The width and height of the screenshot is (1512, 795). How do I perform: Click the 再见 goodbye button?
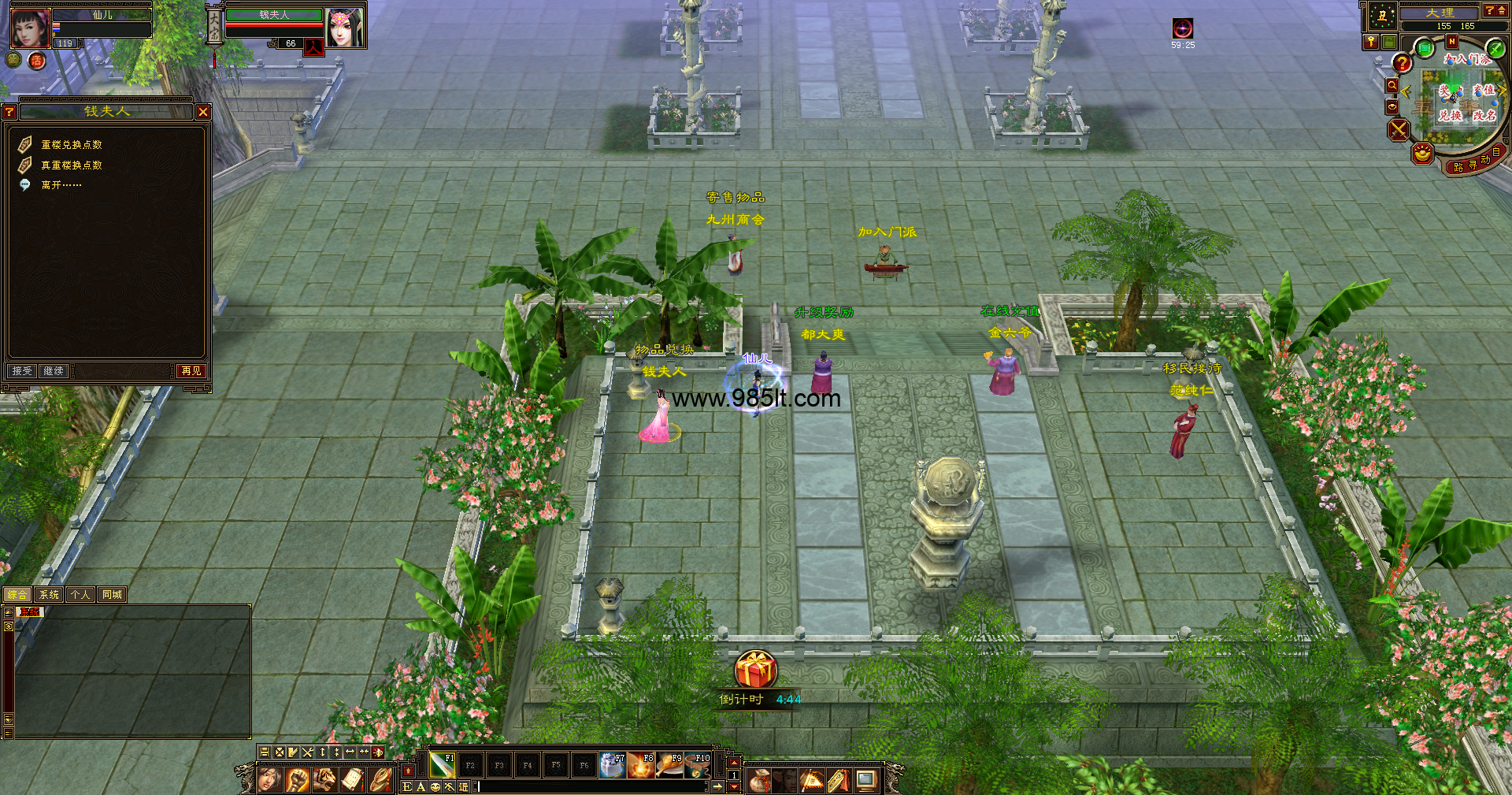coord(191,370)
